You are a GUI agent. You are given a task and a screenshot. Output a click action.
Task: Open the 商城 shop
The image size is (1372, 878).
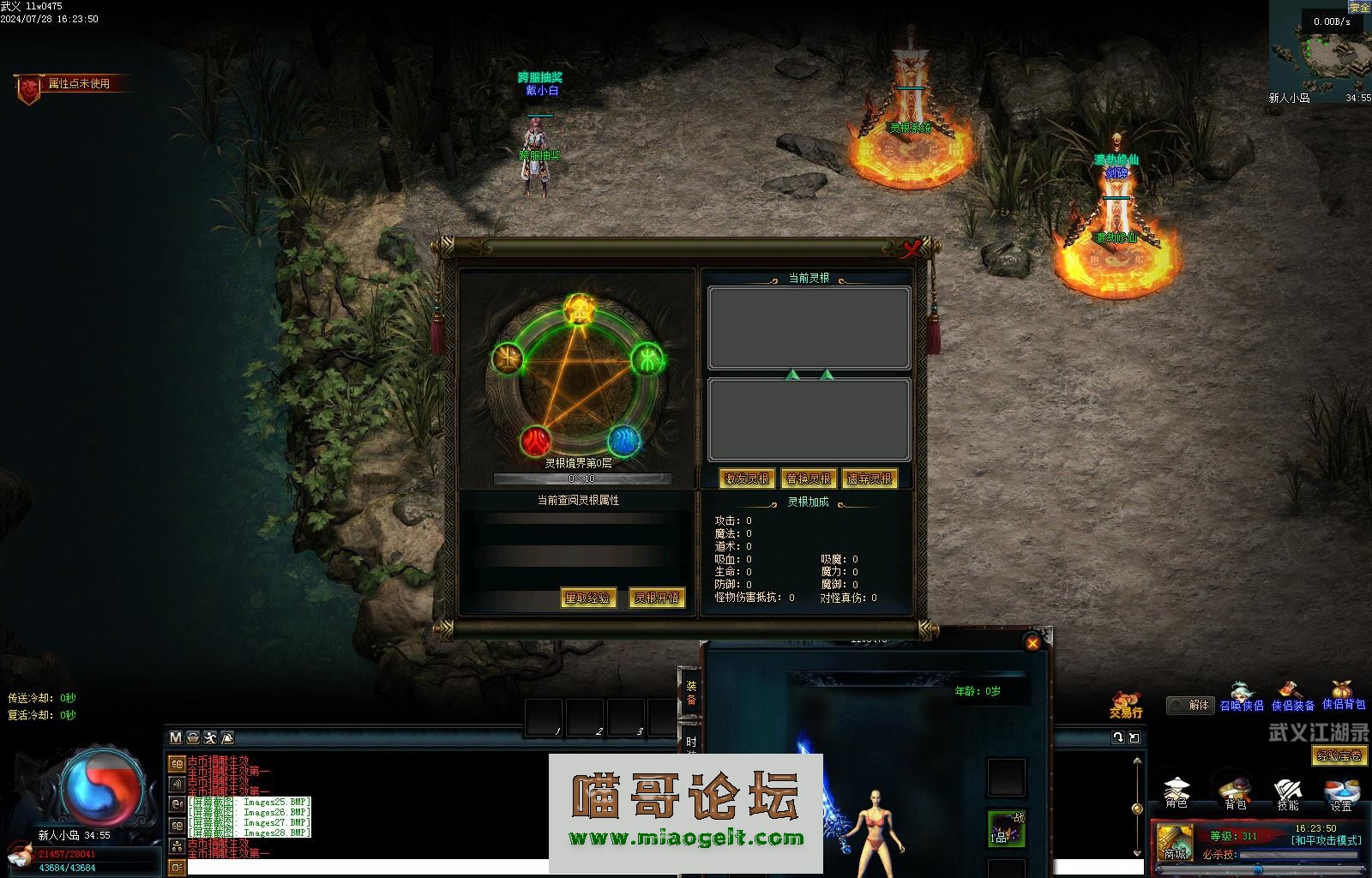[x=1175, y=842]
